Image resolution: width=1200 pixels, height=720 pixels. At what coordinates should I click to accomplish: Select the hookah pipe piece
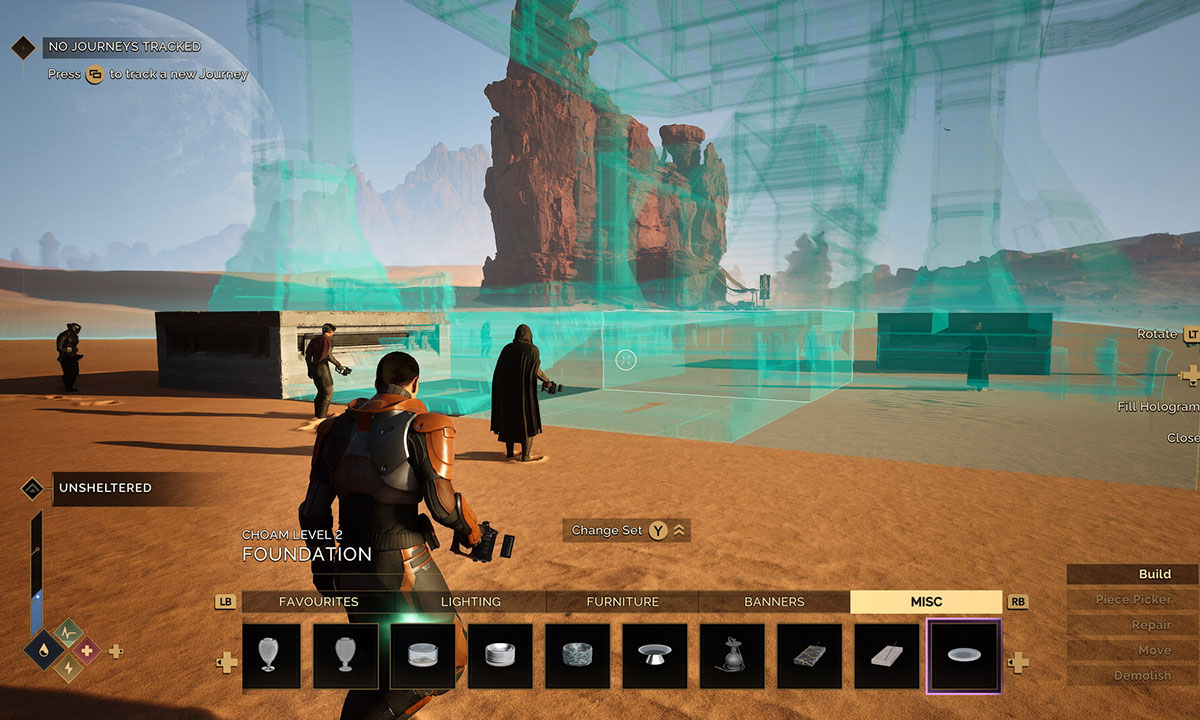[732, 656]
